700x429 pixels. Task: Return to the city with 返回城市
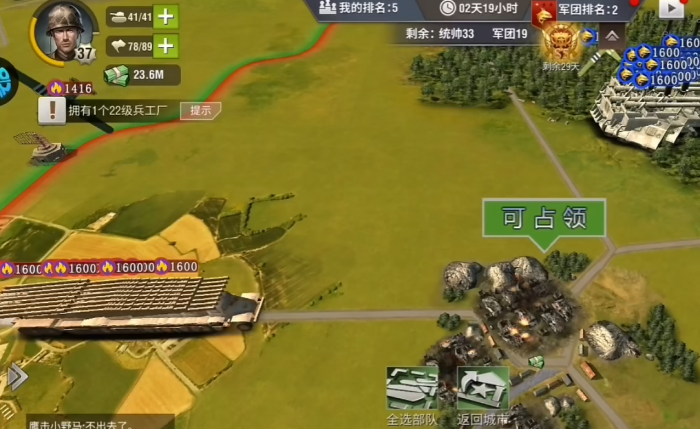coord(483,393)
